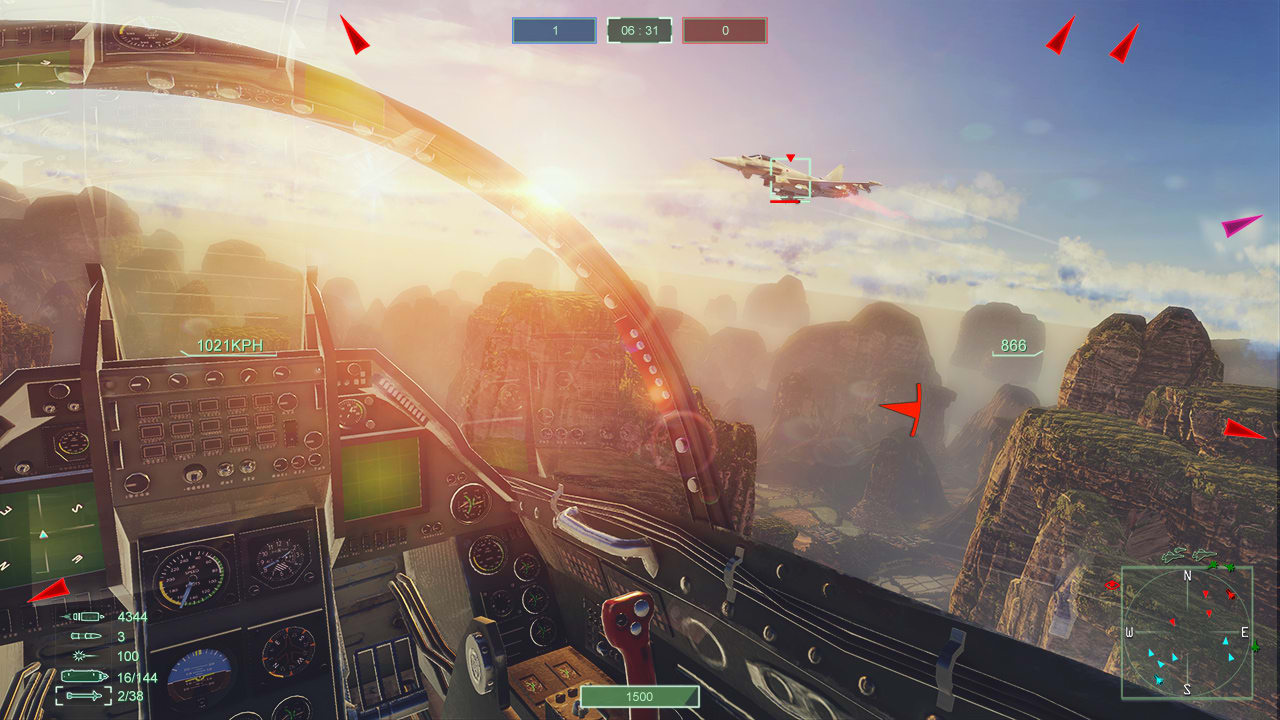Click the cannon shells icon beside the 3

click(x=86, y=636)
